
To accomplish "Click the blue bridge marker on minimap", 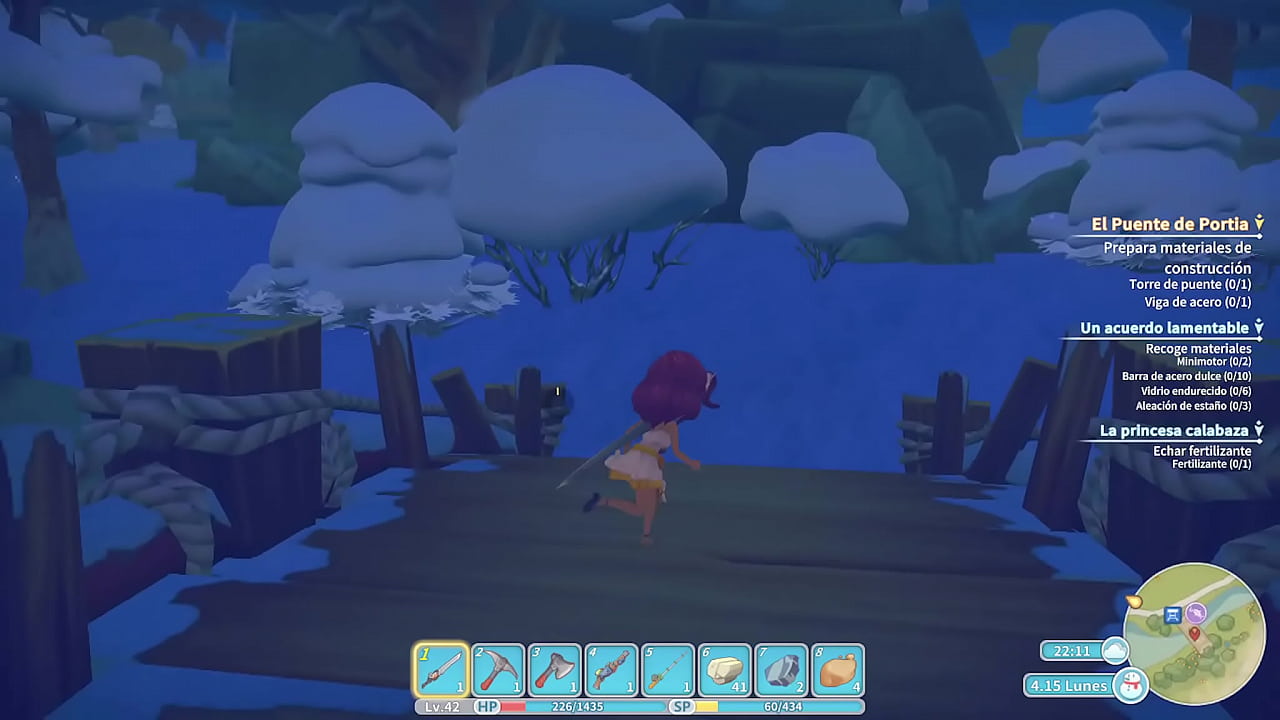I will pyautogui.click(x=1174, y=614).
